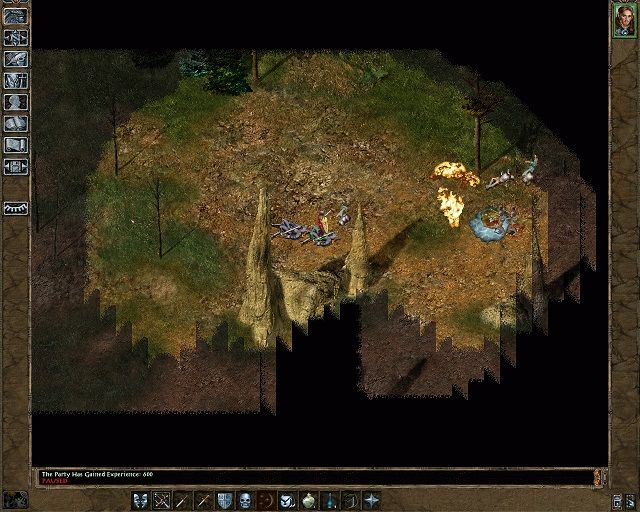Activate the mask-shaped talk button
Screen dimensions: 640x512
140,499
